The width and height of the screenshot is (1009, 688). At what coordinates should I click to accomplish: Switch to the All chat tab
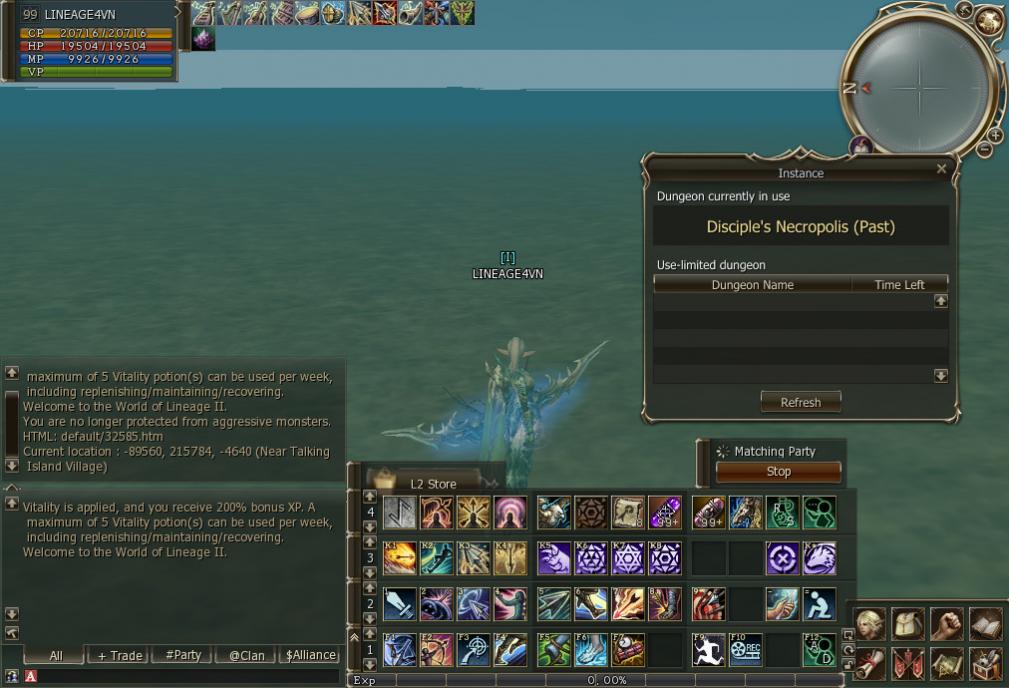point(55,655)
